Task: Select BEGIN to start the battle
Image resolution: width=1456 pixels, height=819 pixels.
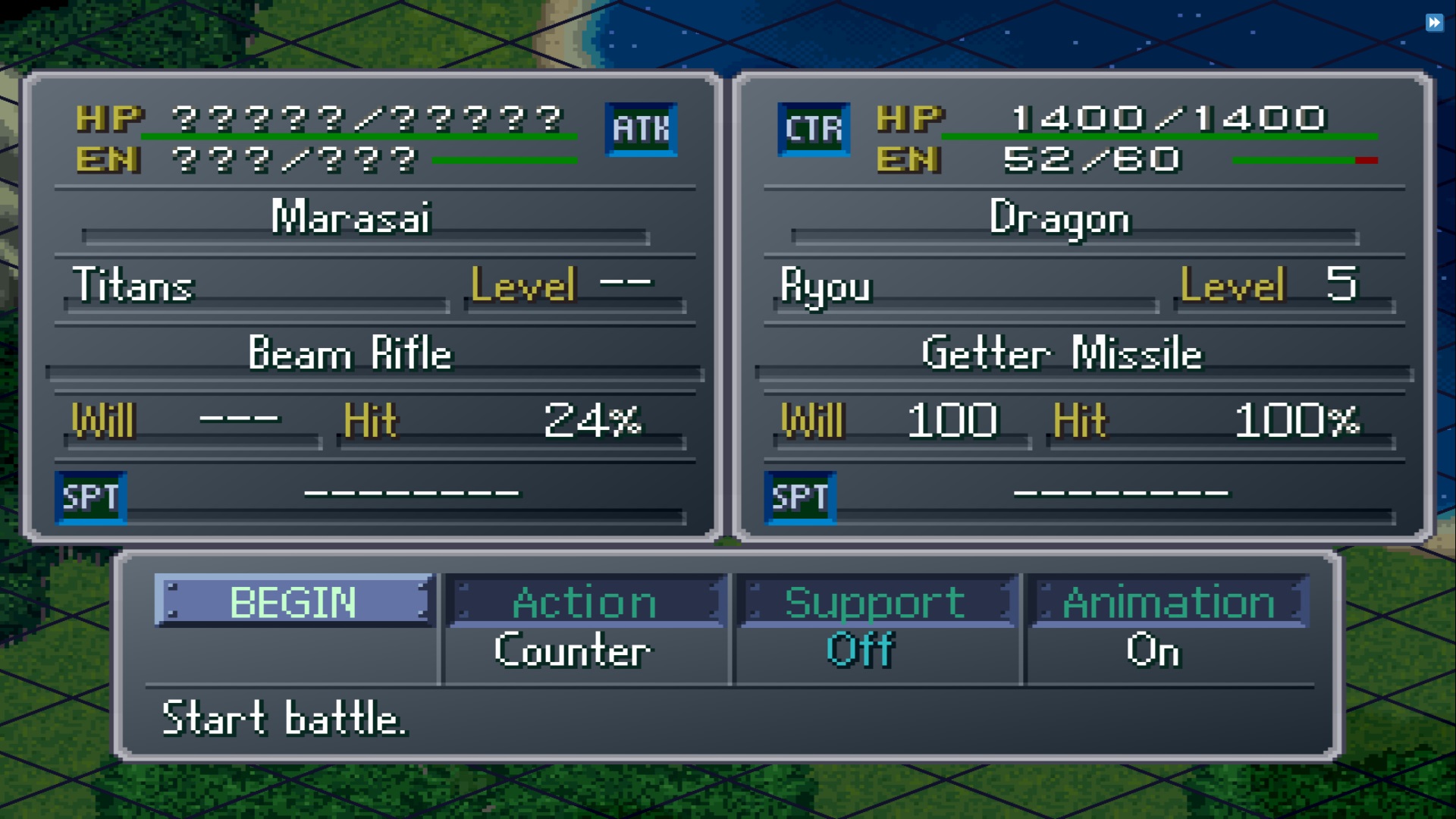Action: [x=293, y=601]
